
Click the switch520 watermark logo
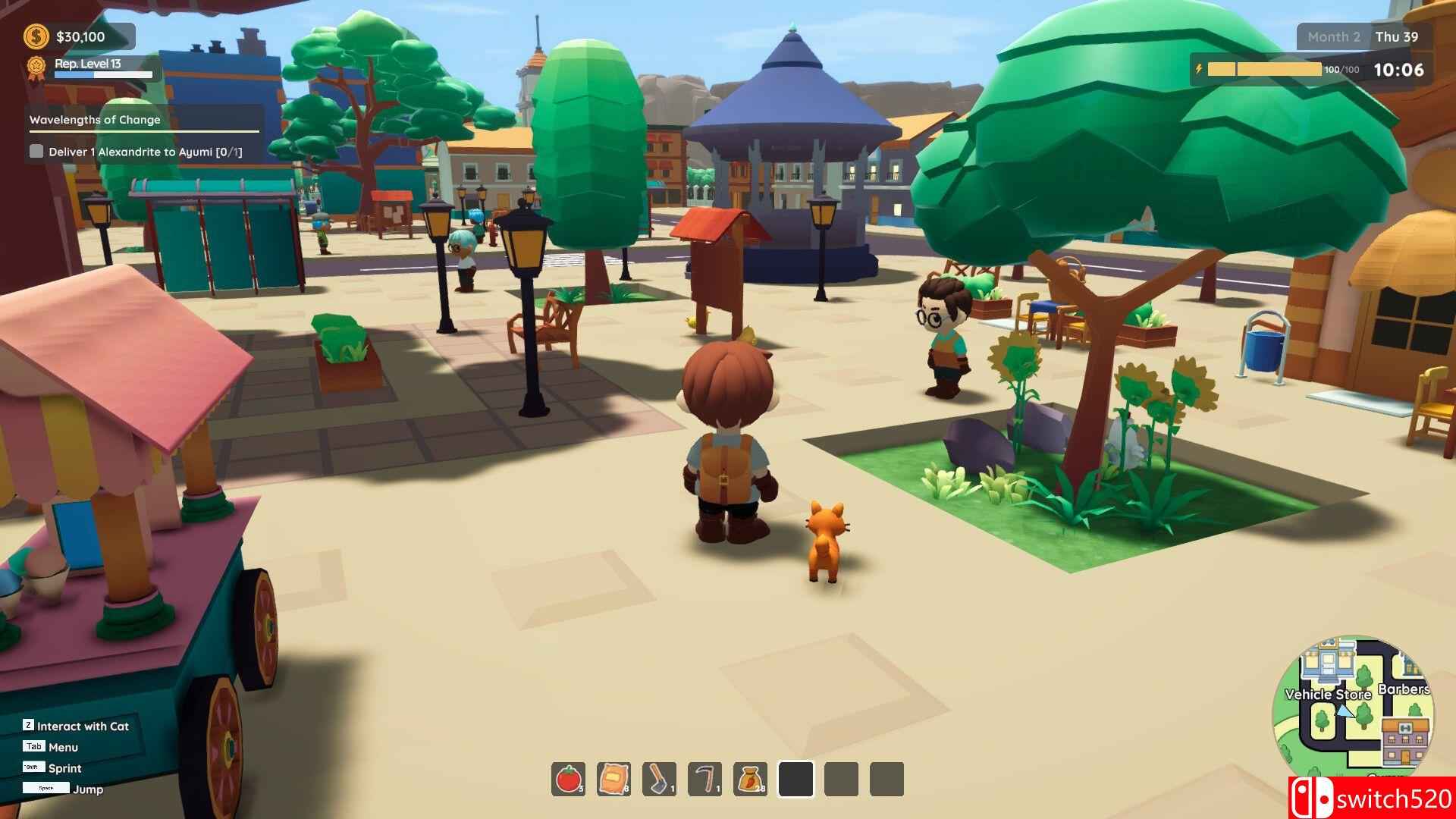(1371, 798)
